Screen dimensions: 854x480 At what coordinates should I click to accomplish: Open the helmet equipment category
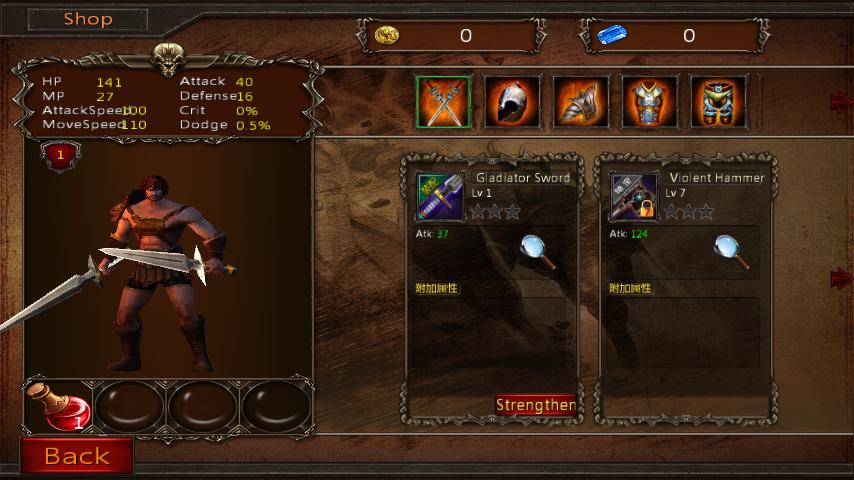(x=512, y=102)
